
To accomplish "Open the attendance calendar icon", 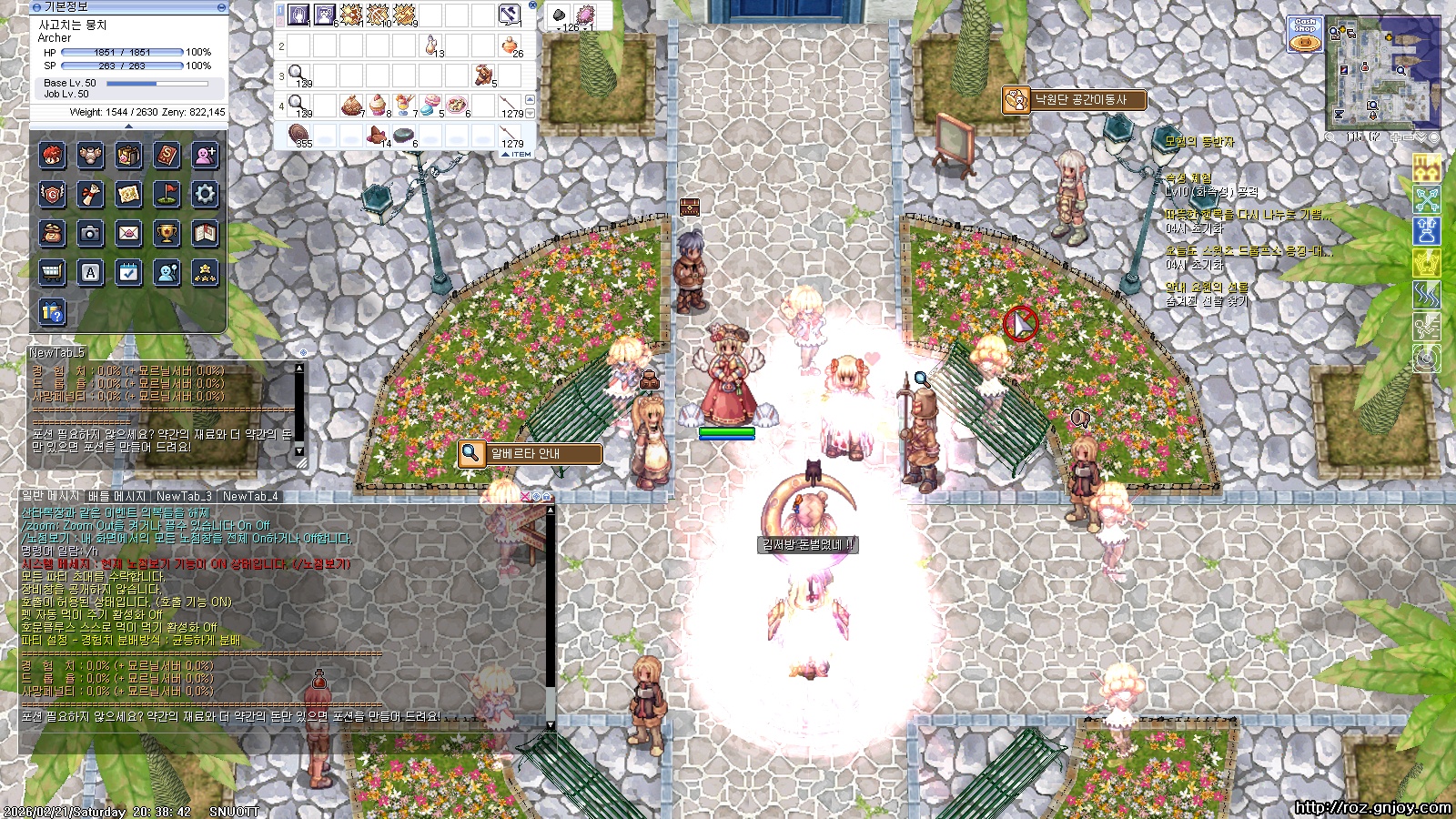I will tap(129, 272).
